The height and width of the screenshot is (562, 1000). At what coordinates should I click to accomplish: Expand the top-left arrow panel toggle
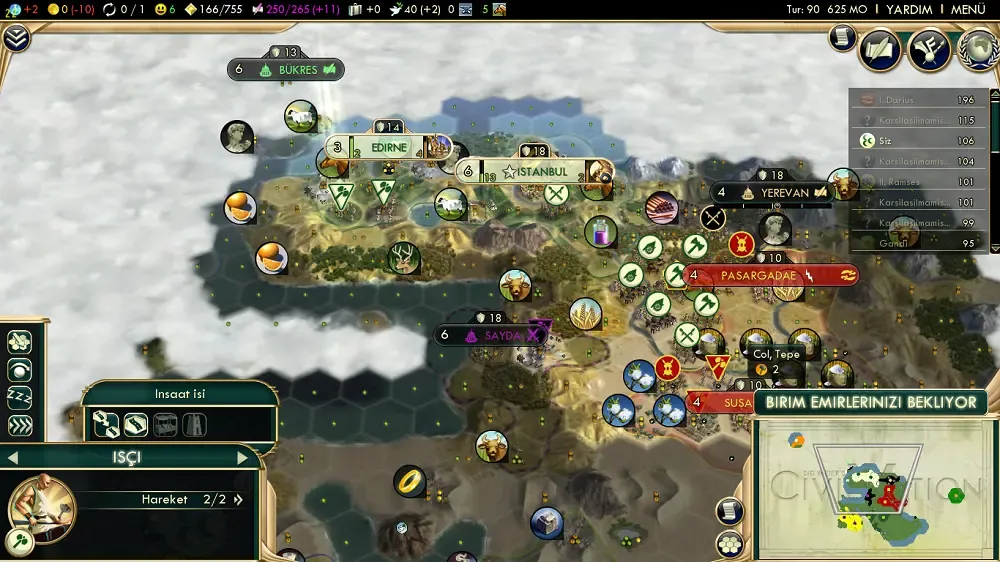pyautogui.click(x=16, y=39)
